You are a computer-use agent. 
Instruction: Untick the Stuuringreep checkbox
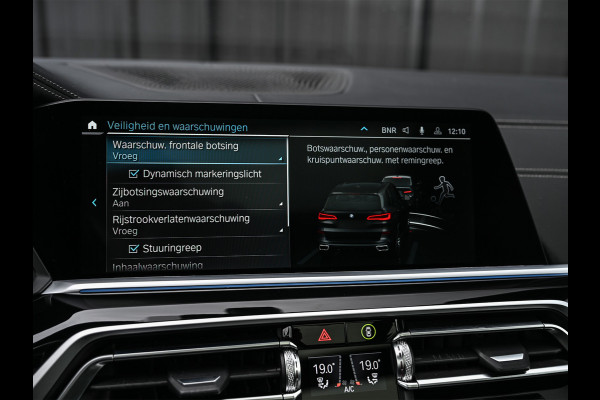click(133, 248)
